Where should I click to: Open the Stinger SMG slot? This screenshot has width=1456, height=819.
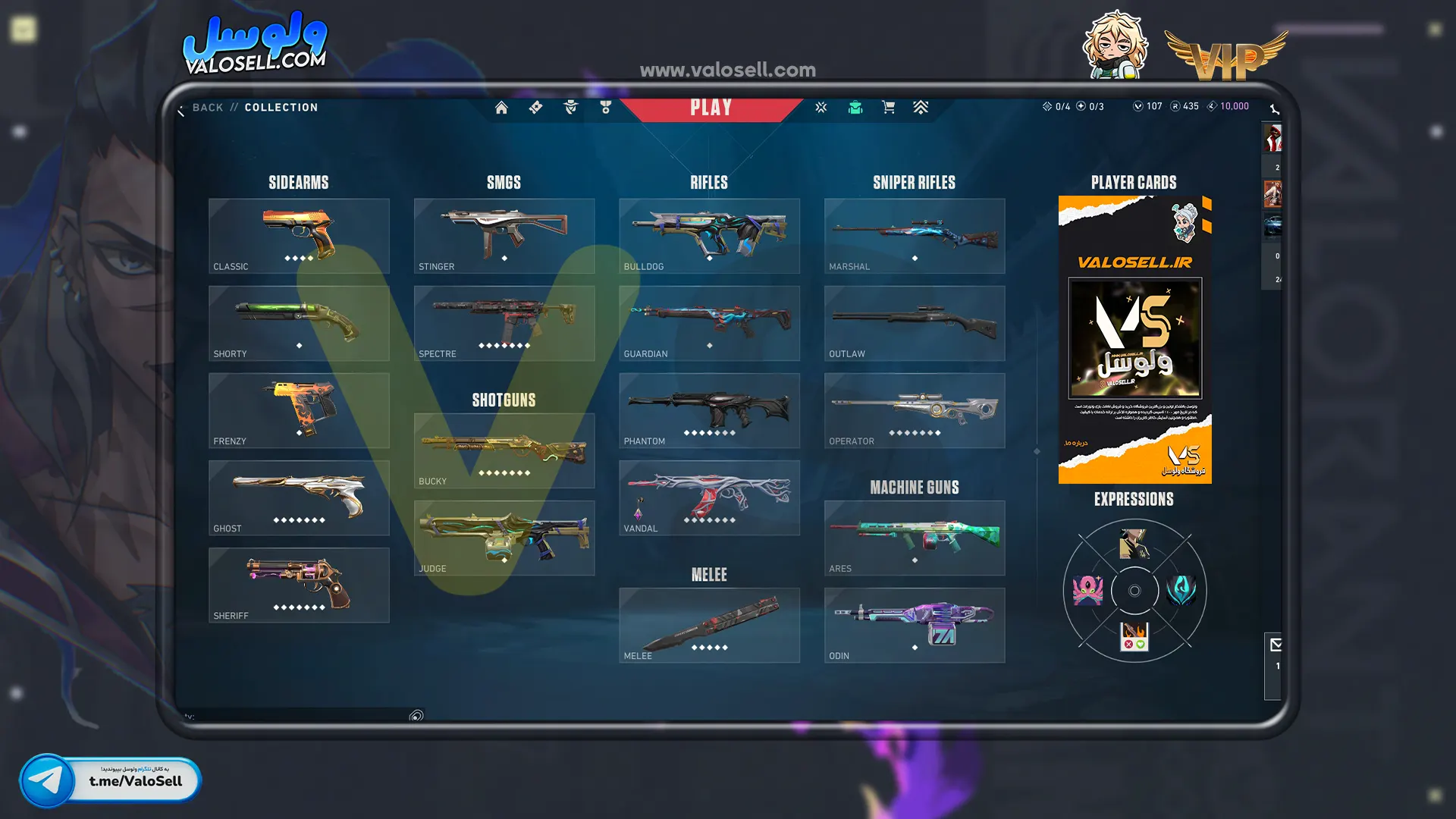(504, 236)
